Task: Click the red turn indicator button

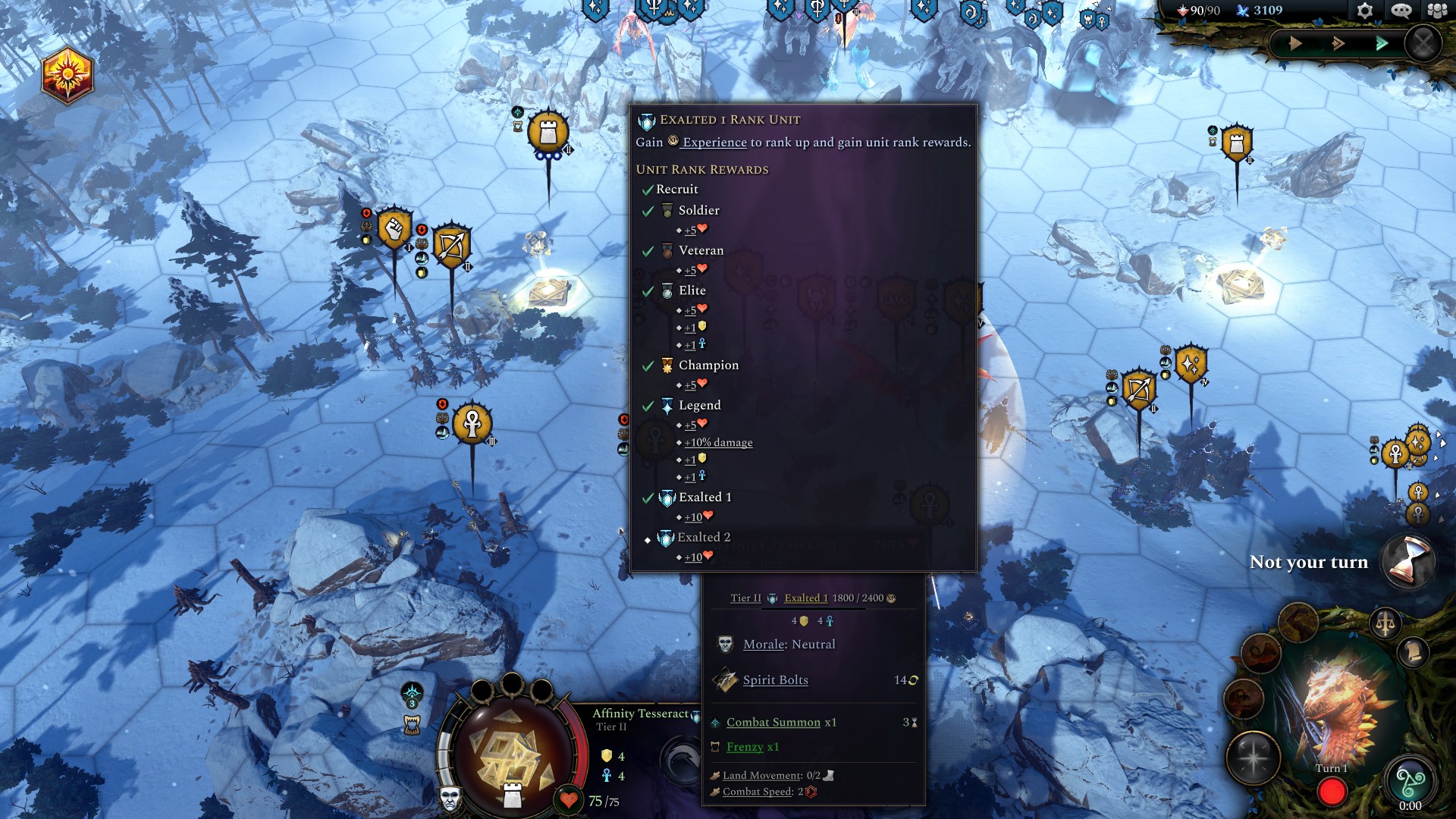Action: pyautogui.click(x=1332, y=792)
